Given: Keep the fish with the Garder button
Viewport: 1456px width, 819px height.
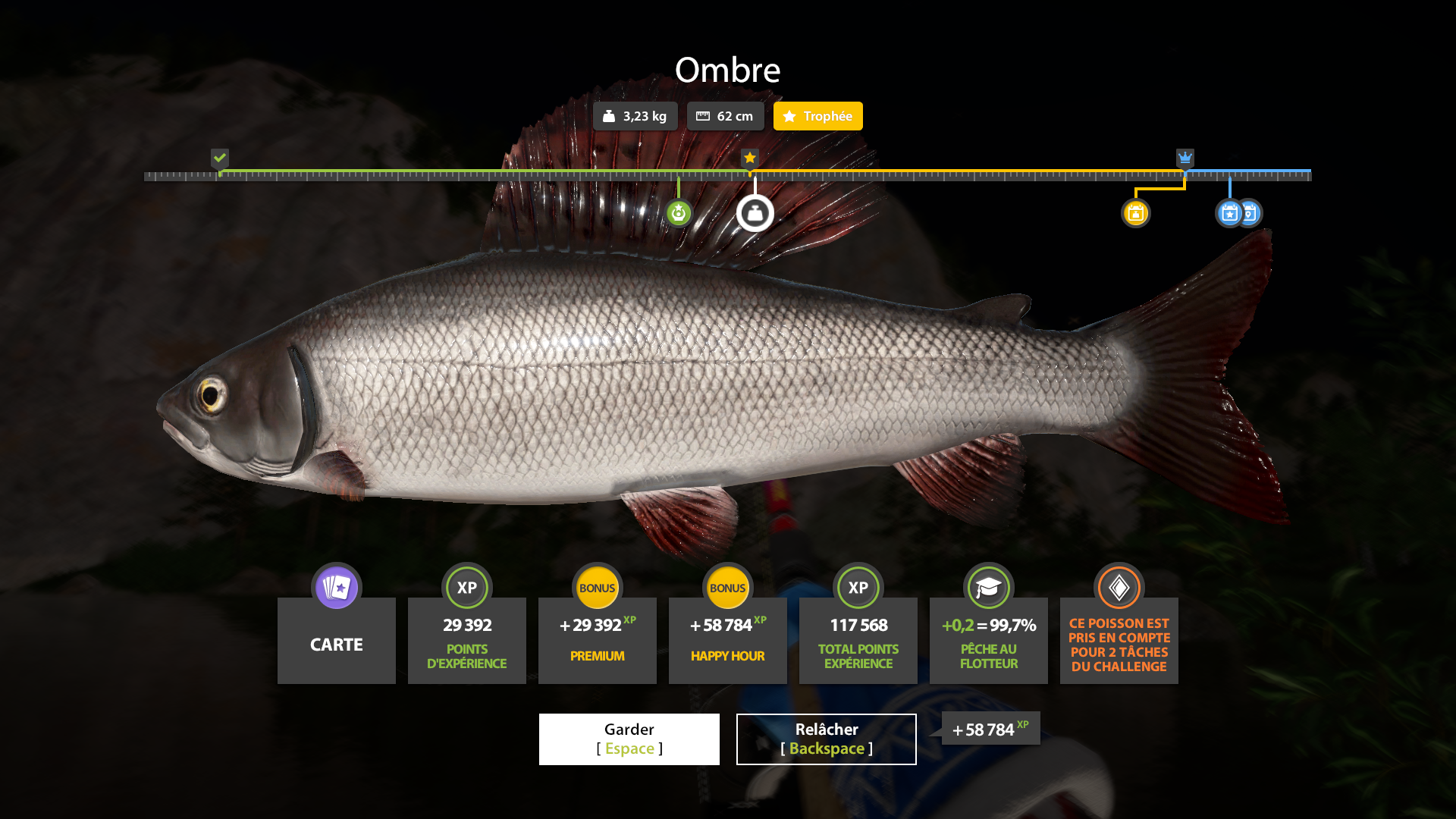Looking at the screenshot, I should tap(629, 739).
